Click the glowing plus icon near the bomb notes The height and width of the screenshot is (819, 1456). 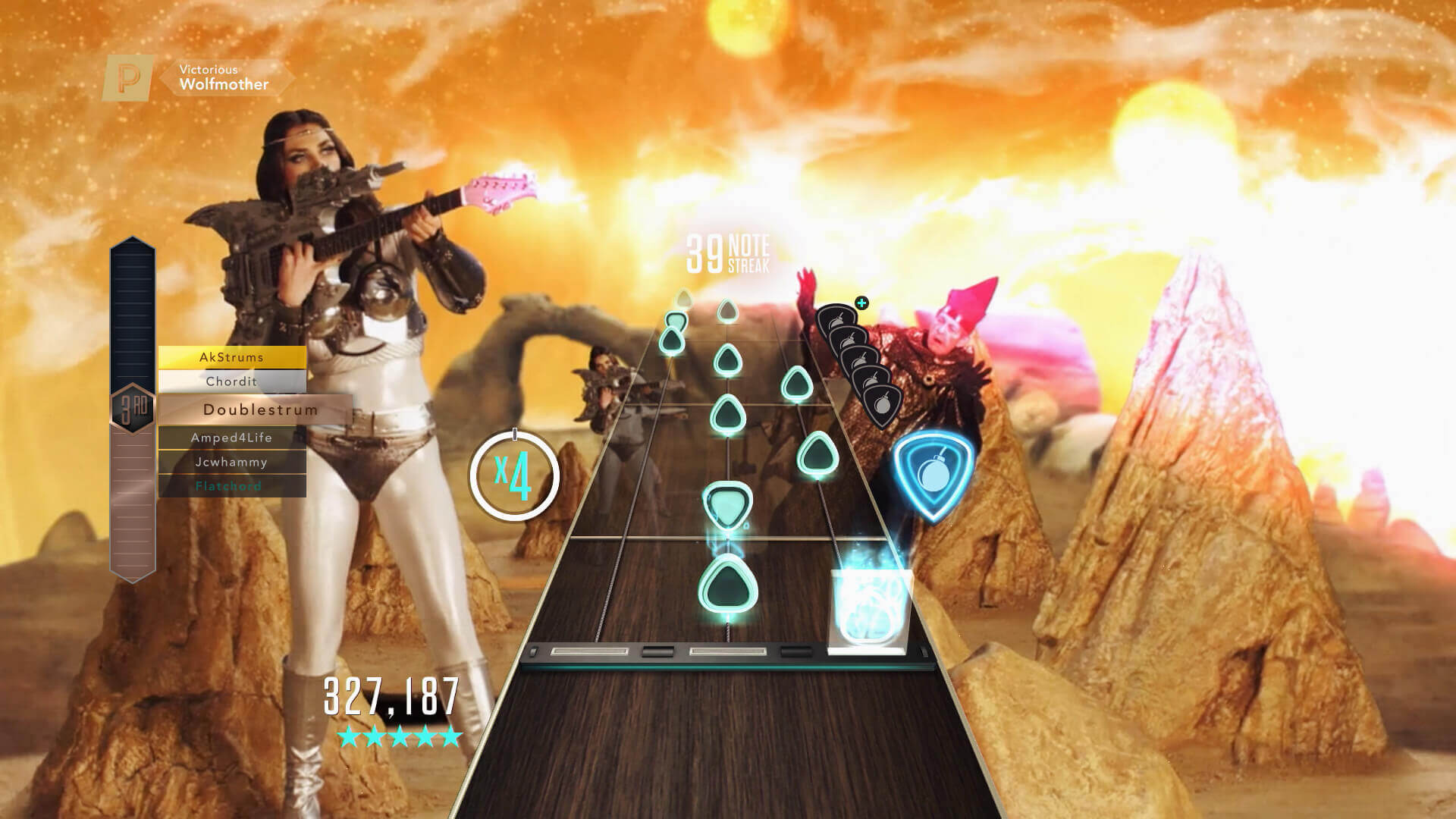[861, 302]
